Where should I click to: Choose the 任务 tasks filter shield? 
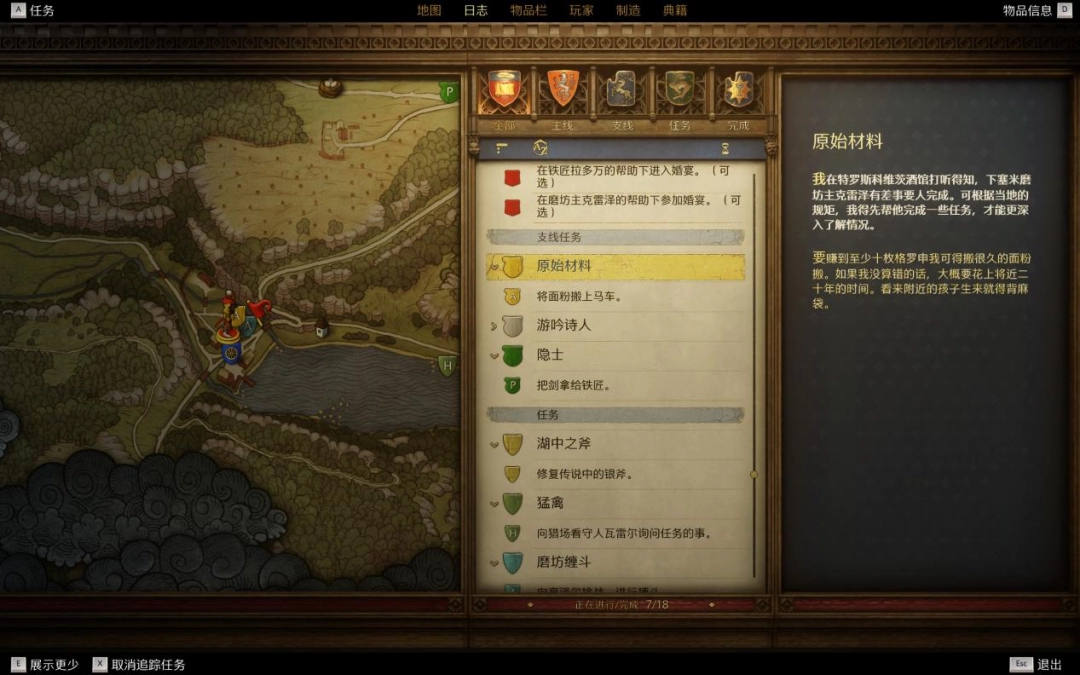pyautogui.click(x=680, y=91)
